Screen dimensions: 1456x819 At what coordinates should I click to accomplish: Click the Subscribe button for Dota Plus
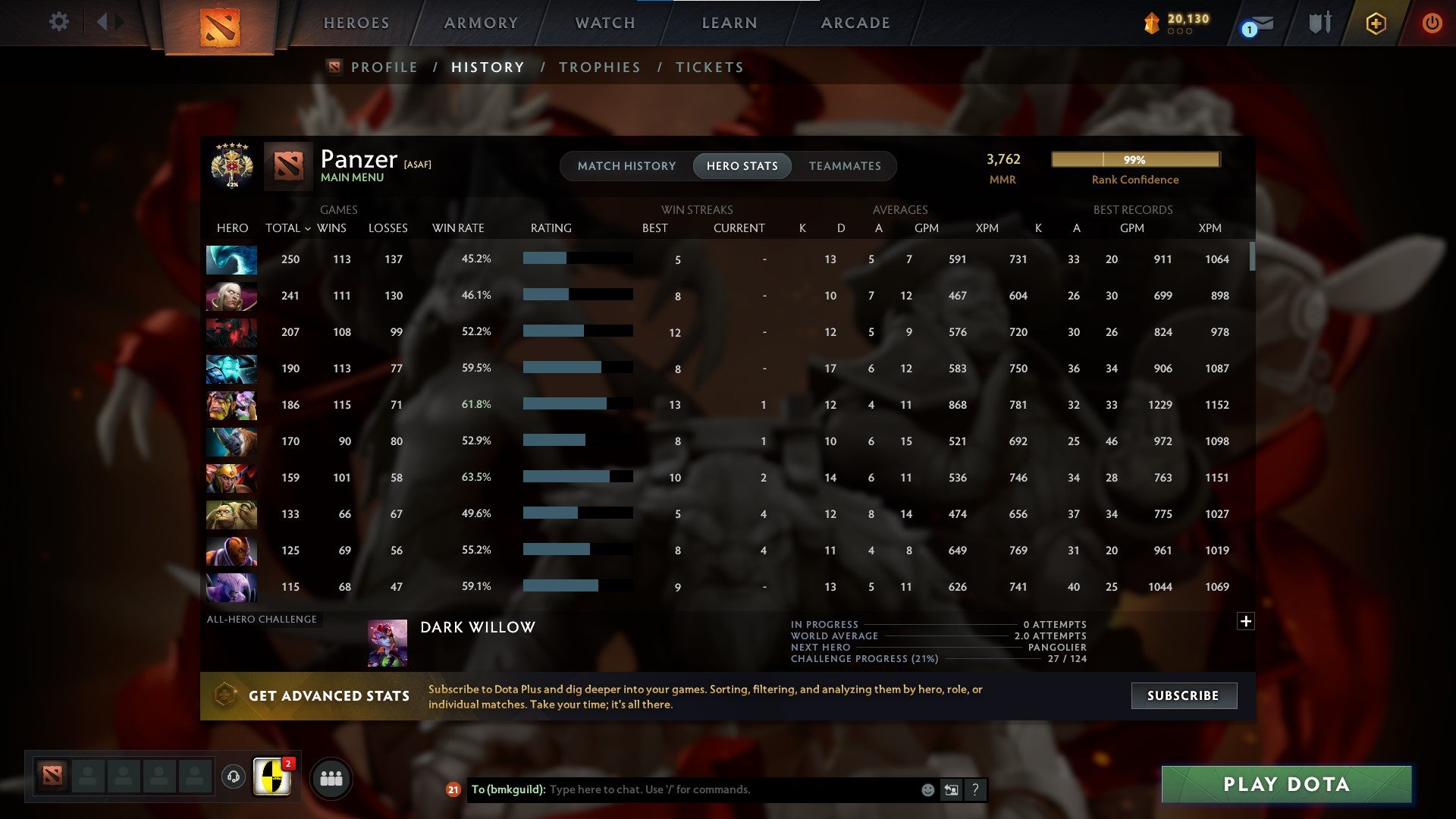pyautogui.click(x=1183, y=695)
